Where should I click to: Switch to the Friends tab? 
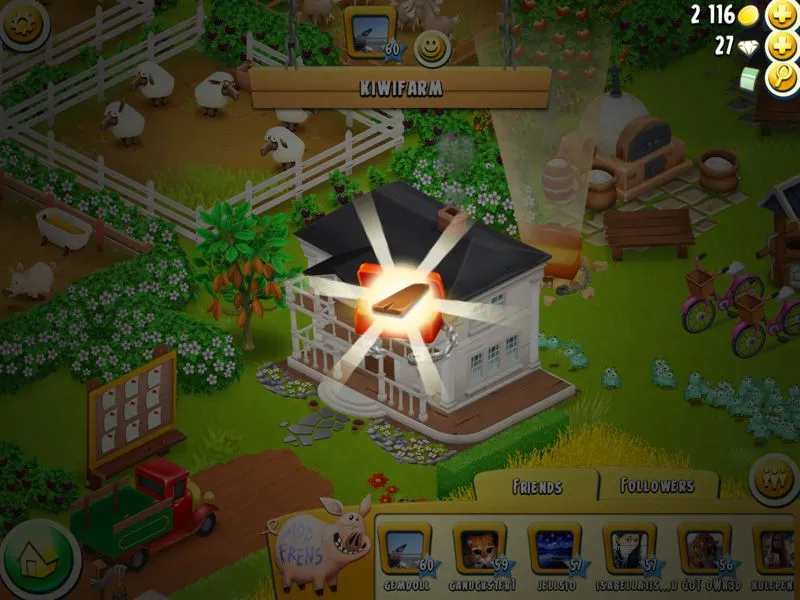pyautogui.click(x=536, y=487)
